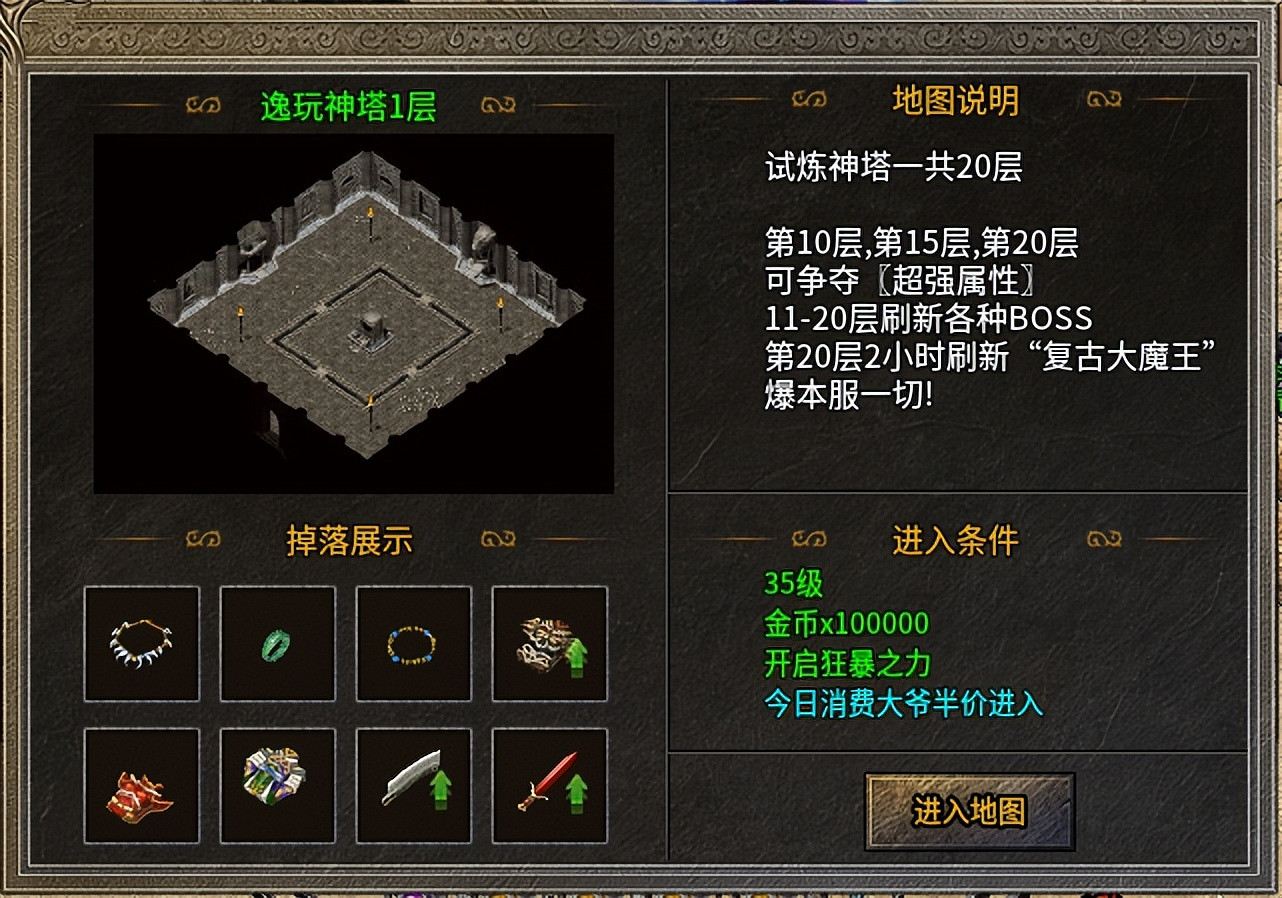The height and width of the screenshot is (898, 1282).
Task: Select the white blade with green arrow
Action: tap(413, 786)
